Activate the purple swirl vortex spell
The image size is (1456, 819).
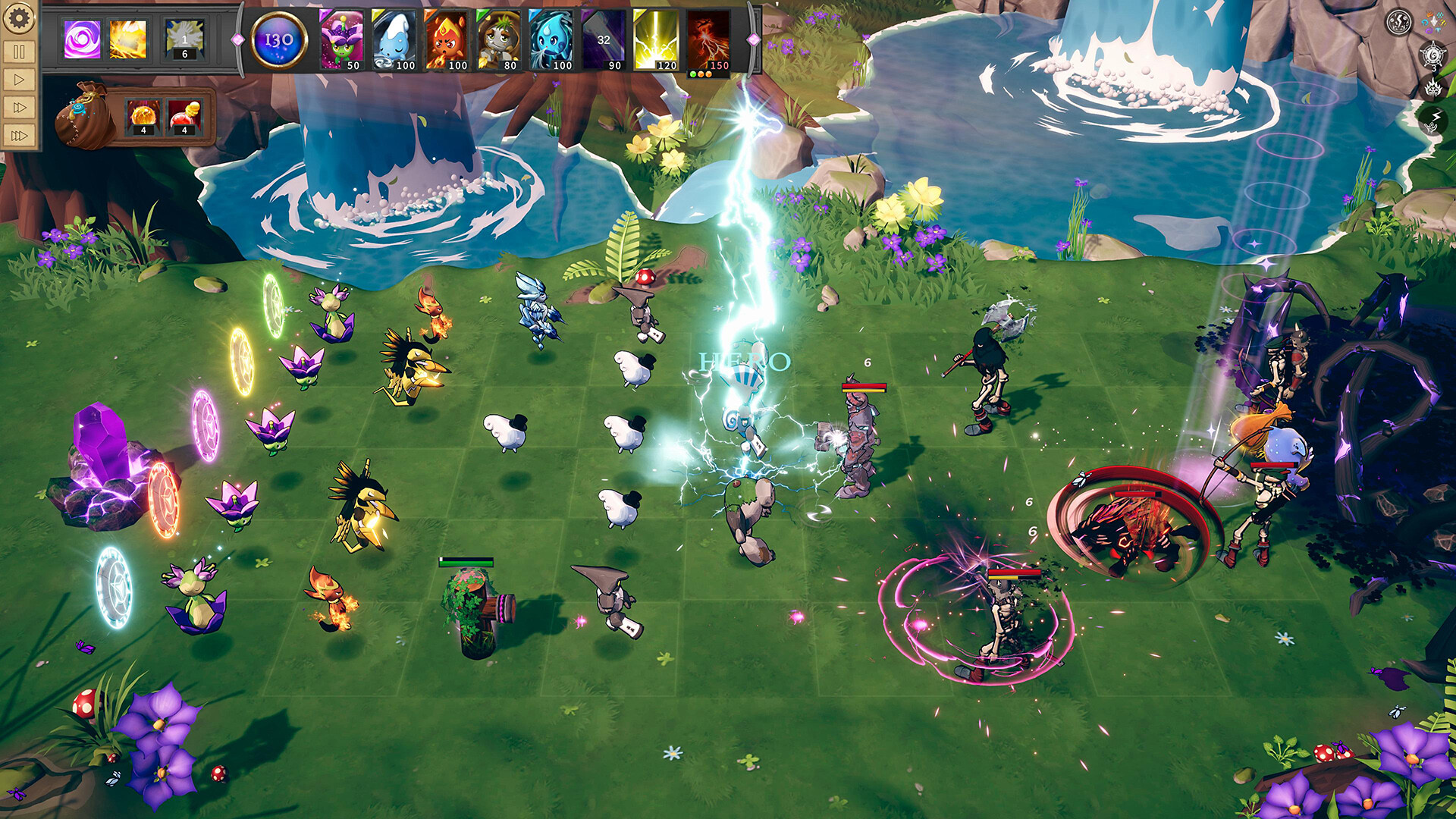coord(82,39)
